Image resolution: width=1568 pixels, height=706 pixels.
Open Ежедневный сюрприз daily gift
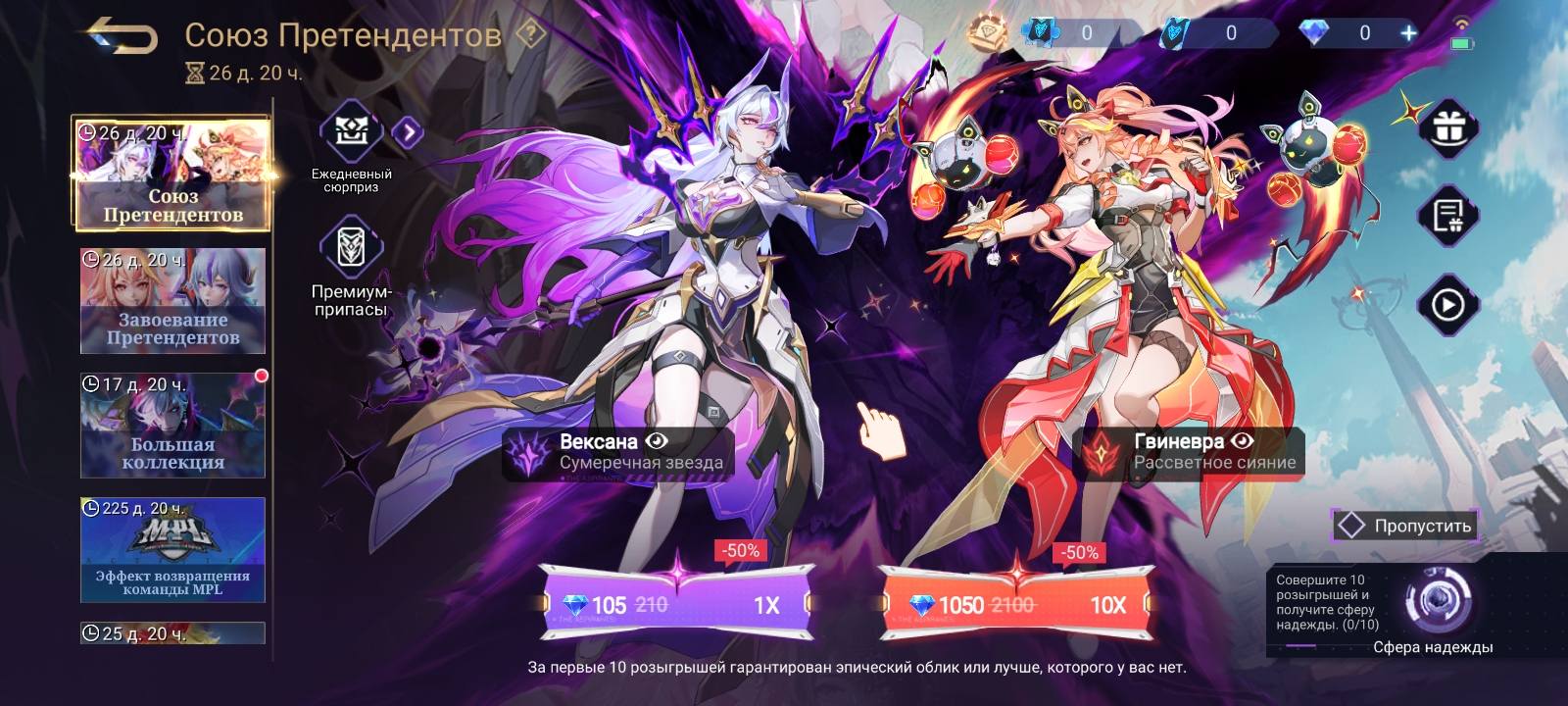pyautogui.click(x=351, y=132)
